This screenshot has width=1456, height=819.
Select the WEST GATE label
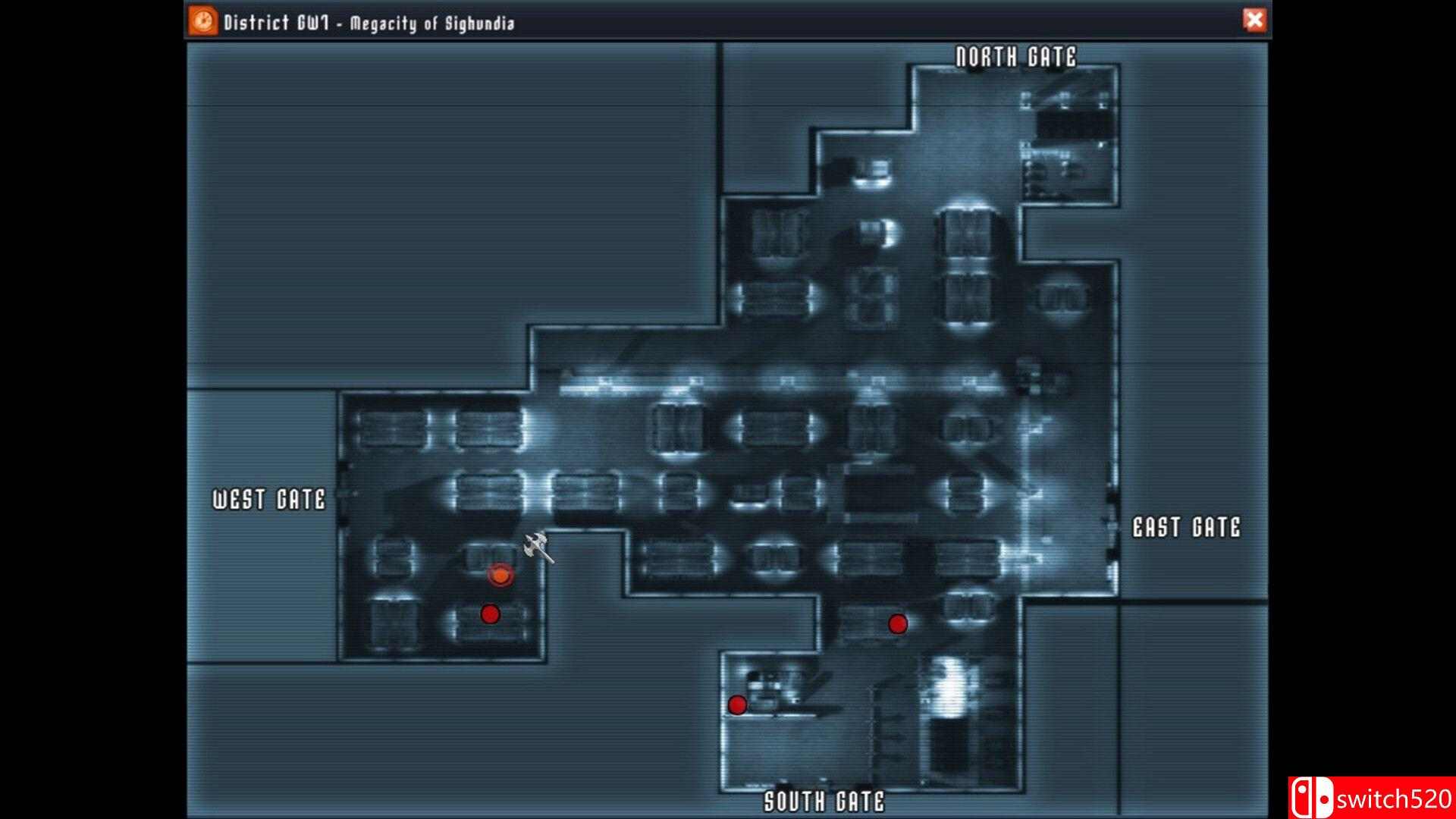click(x=269, y=500)
